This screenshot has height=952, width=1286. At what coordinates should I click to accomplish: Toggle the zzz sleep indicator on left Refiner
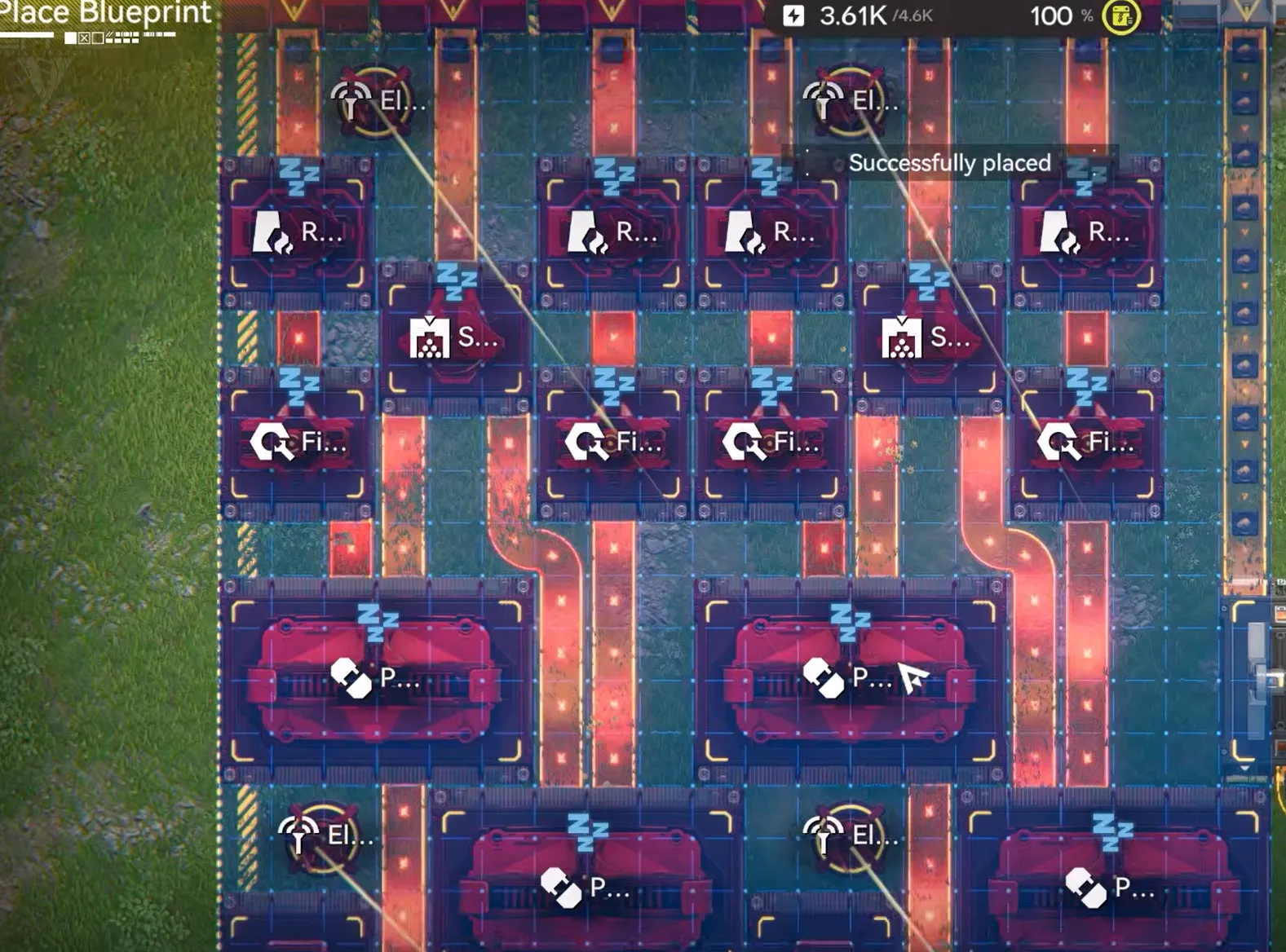click(298, 174)
